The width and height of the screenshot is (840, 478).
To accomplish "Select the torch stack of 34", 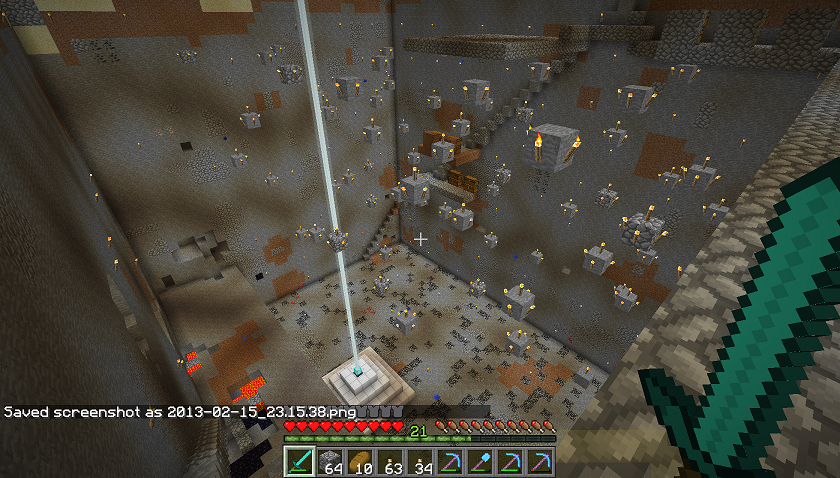I will tap(420, 461).
